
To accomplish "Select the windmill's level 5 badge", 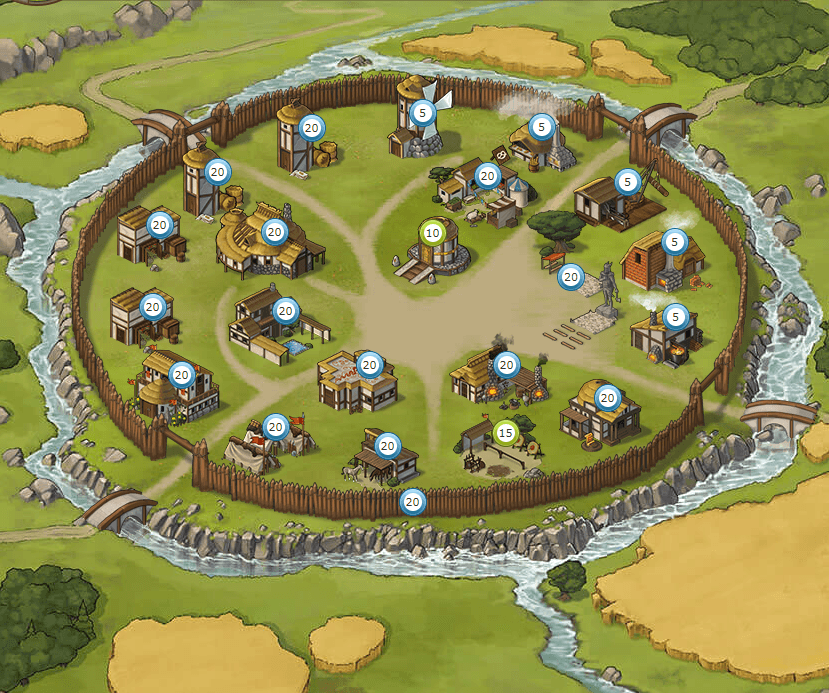I will (422, 113).
